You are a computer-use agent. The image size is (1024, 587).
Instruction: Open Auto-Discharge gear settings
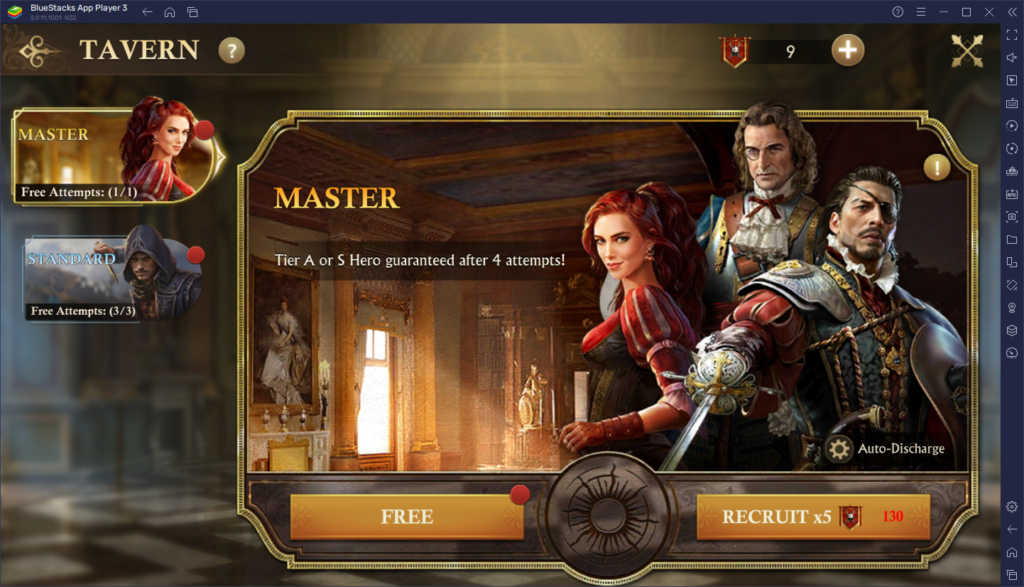(840, 449)
